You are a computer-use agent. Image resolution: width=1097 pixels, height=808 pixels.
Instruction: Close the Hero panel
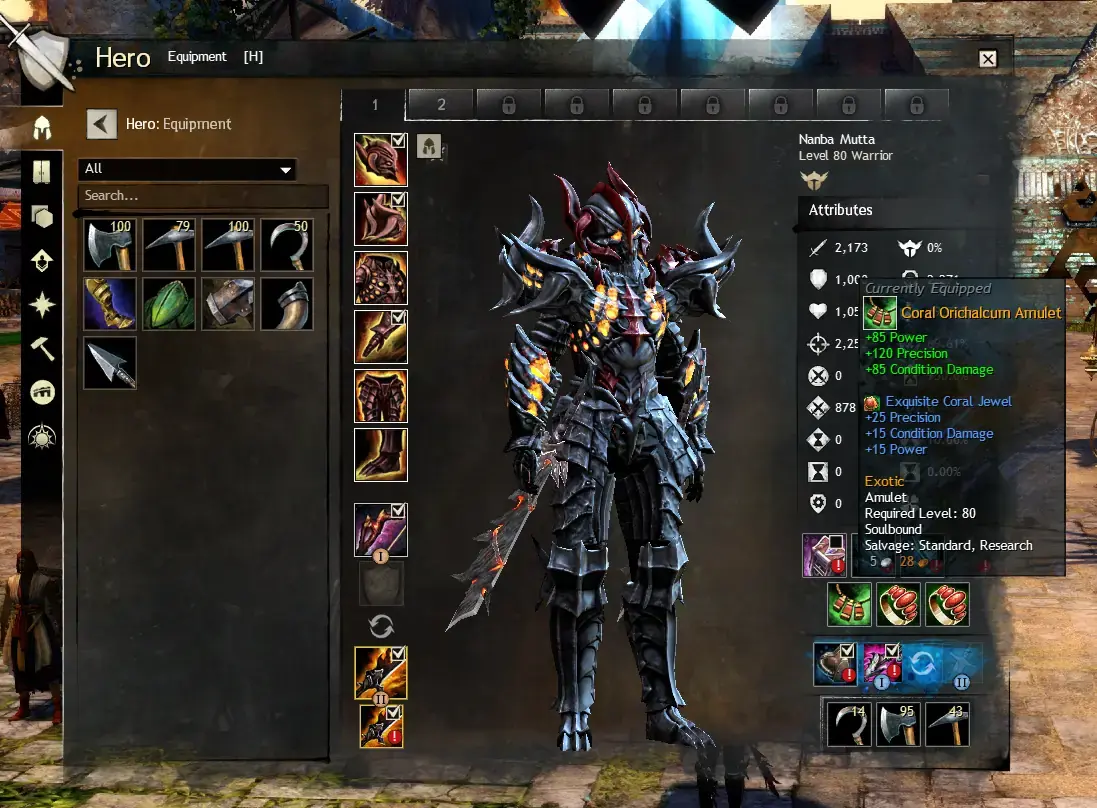point(988,59)
